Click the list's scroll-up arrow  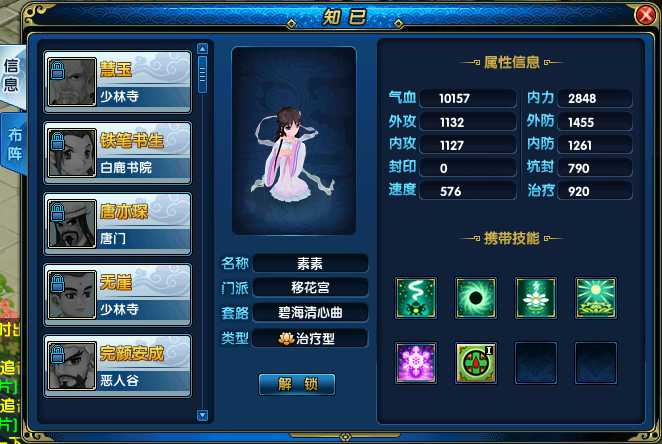click(x=202, y=47)
